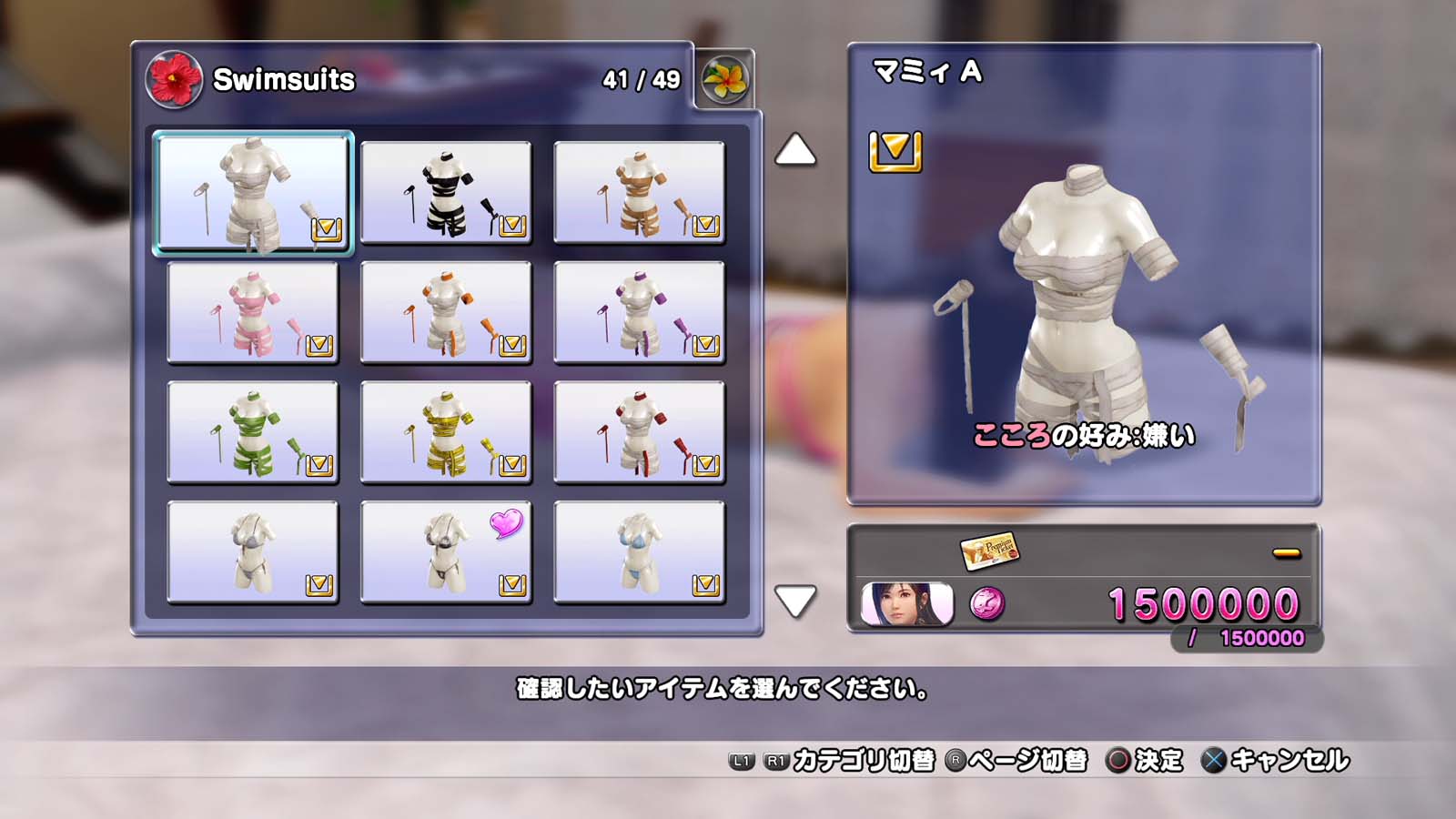Choose the orange-accent mummy swimsuit
This screenshot has width=1456, height=819.
click(446, 312)
